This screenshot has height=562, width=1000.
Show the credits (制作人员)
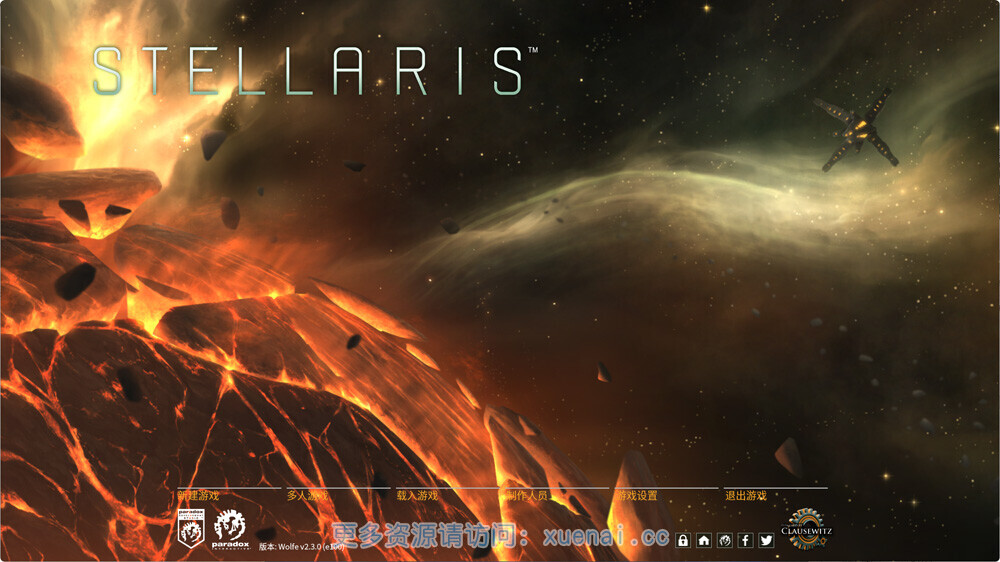coord(527,495)
